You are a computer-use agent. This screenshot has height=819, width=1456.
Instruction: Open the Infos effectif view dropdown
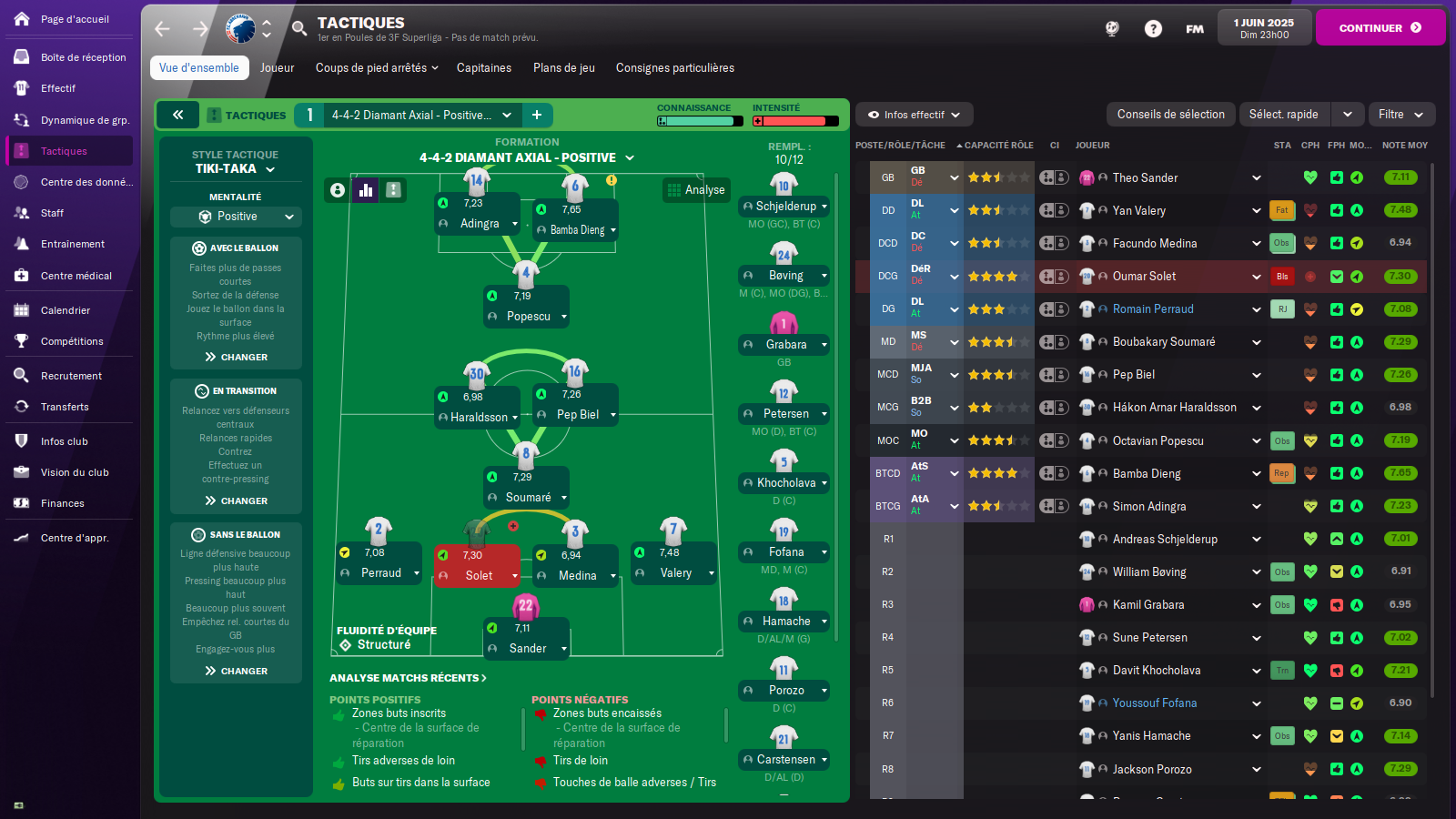914,115
